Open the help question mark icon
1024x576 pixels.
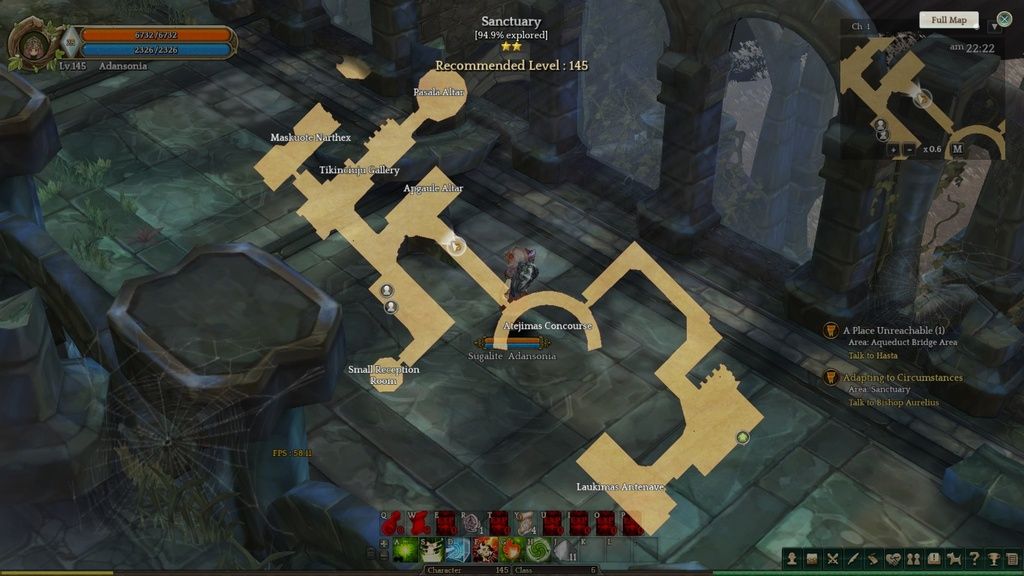pyautogui.click(x=974, y=559)
